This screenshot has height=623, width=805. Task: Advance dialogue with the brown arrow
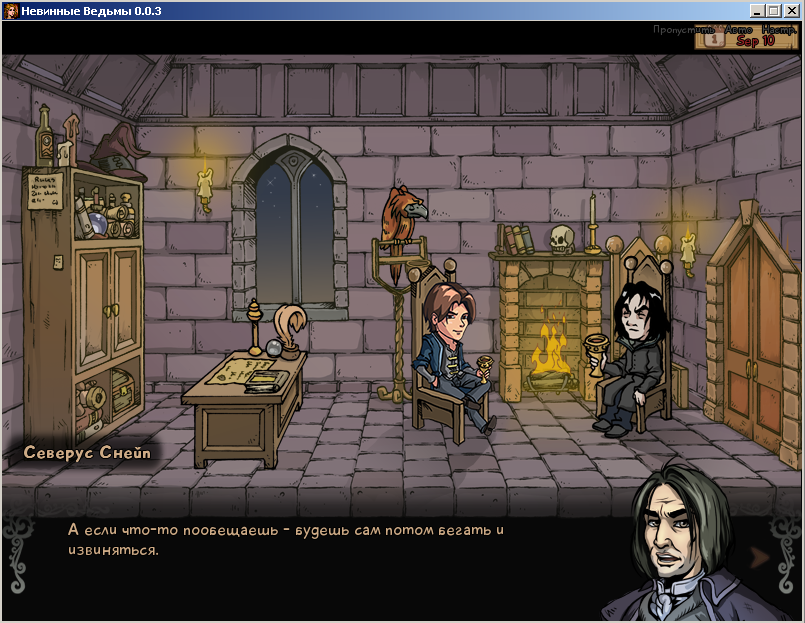759,556
